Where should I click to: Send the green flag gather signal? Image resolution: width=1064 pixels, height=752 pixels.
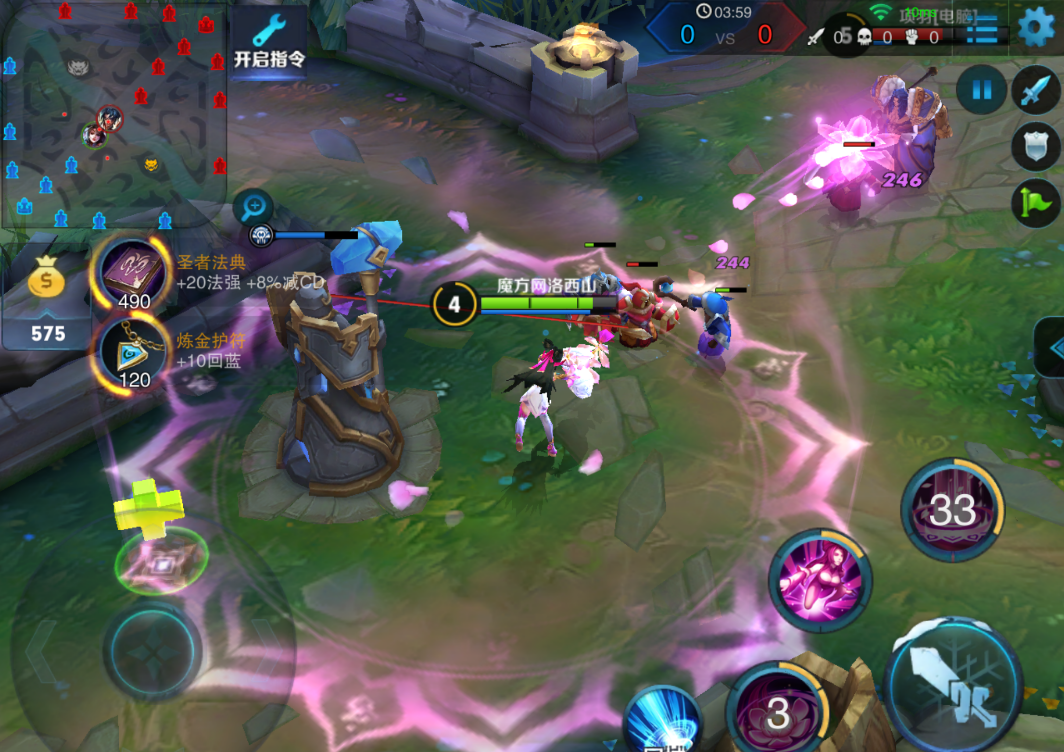(x=1034, y=203)
